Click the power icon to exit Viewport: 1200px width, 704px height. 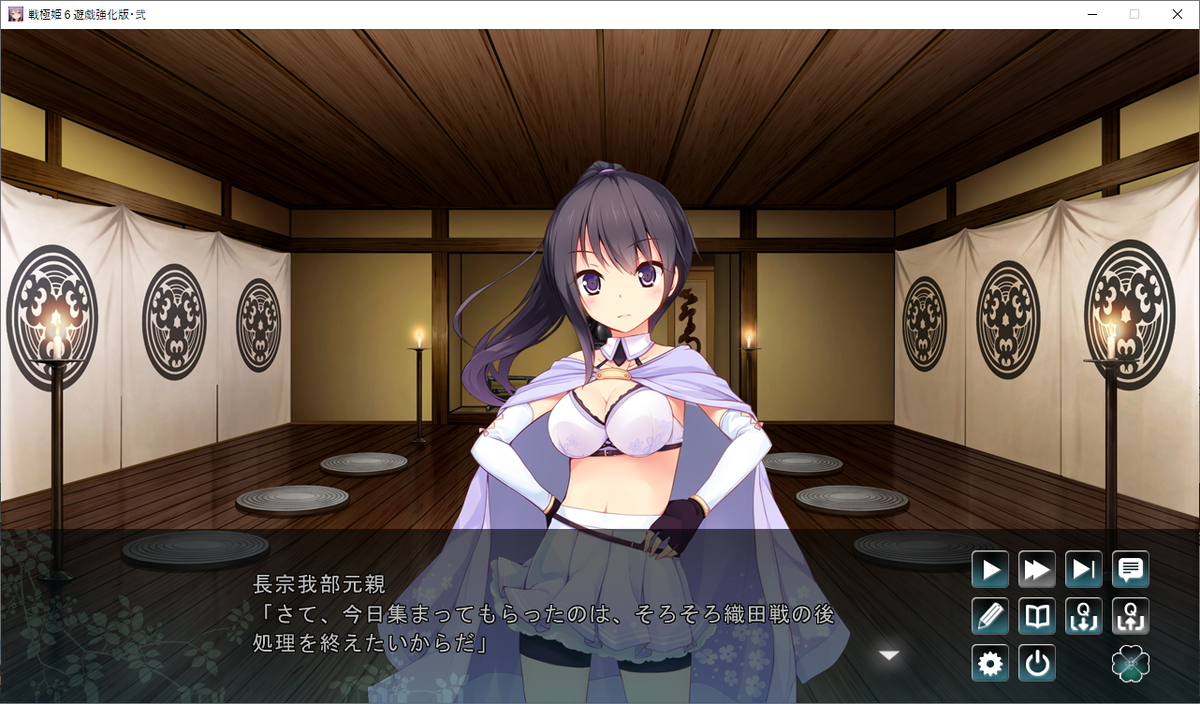tap(1037, 663)
